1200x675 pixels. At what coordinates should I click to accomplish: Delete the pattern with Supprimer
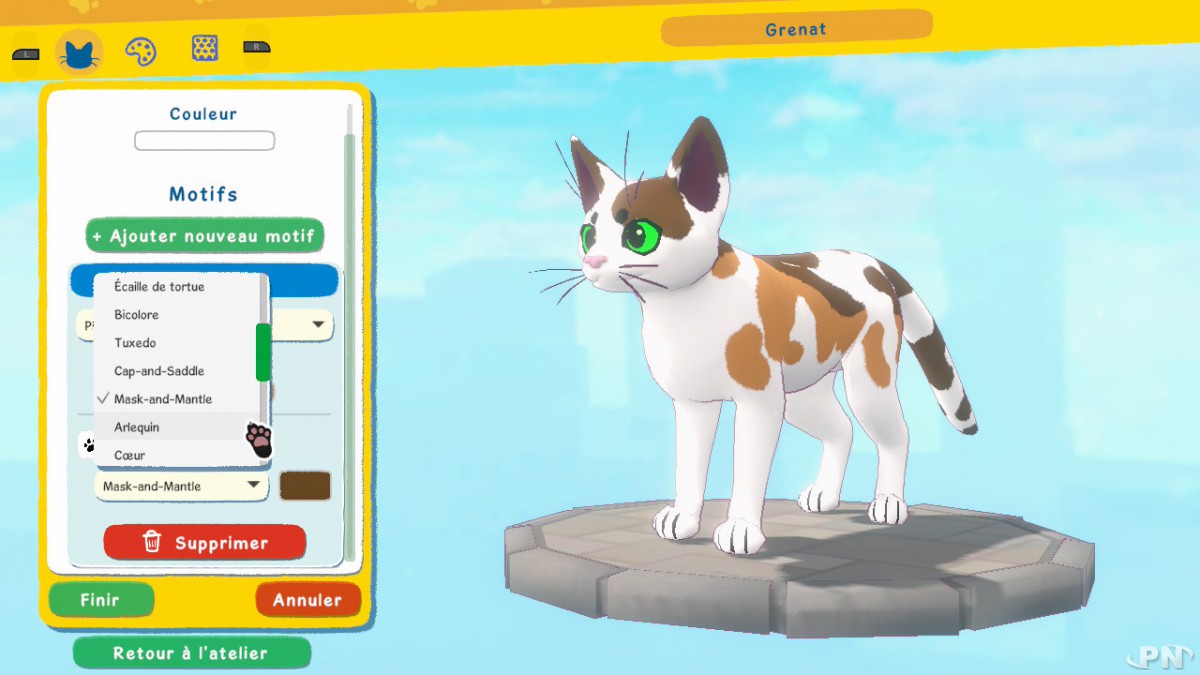[x=204, y=543]
